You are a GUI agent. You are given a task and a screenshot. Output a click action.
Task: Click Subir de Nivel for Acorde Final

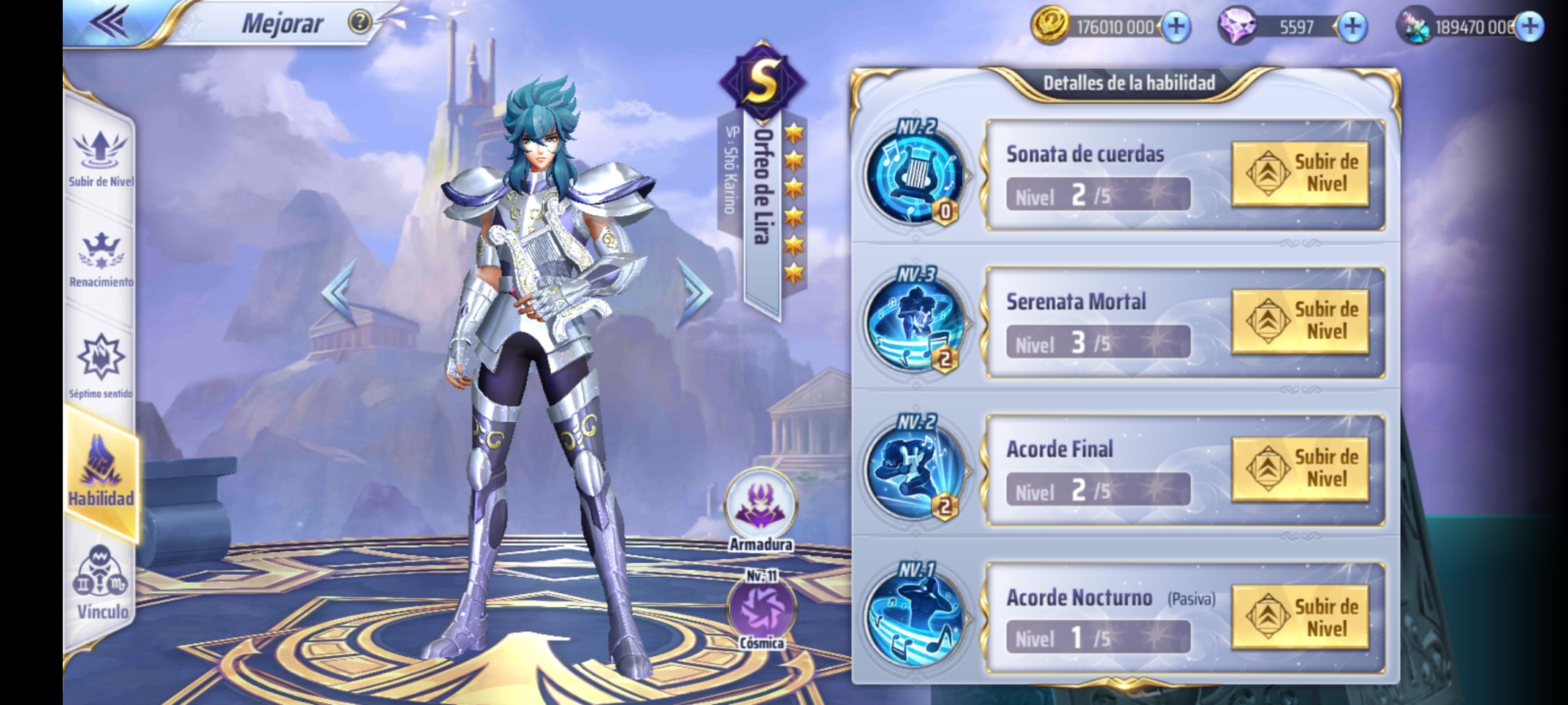point(1300,469)
